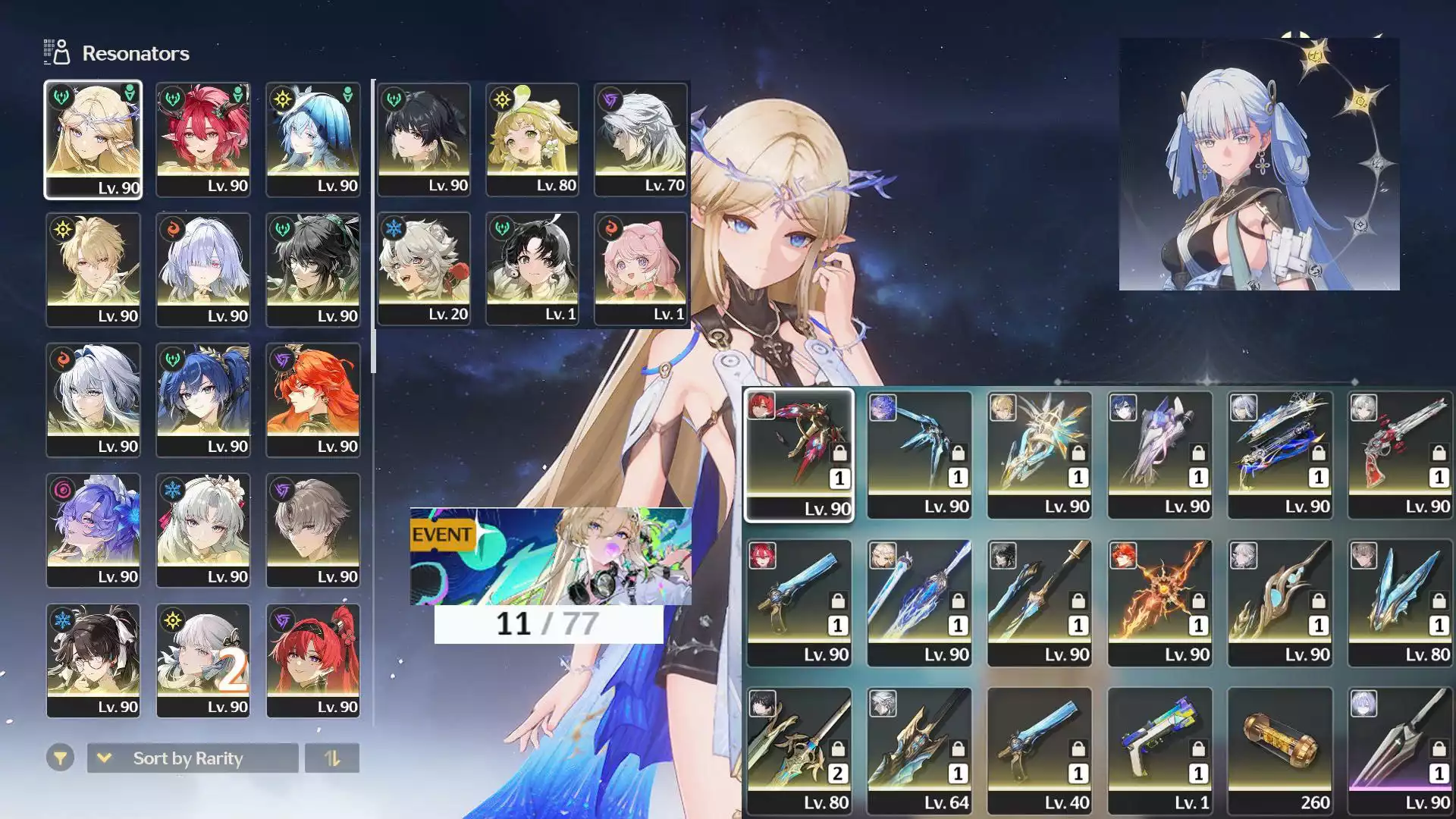This screenshot has height=819, width=1456.
Task: Select the pink-haired Lv. 1 resonator
Action: pyautogui.click(x=641, y=268)
